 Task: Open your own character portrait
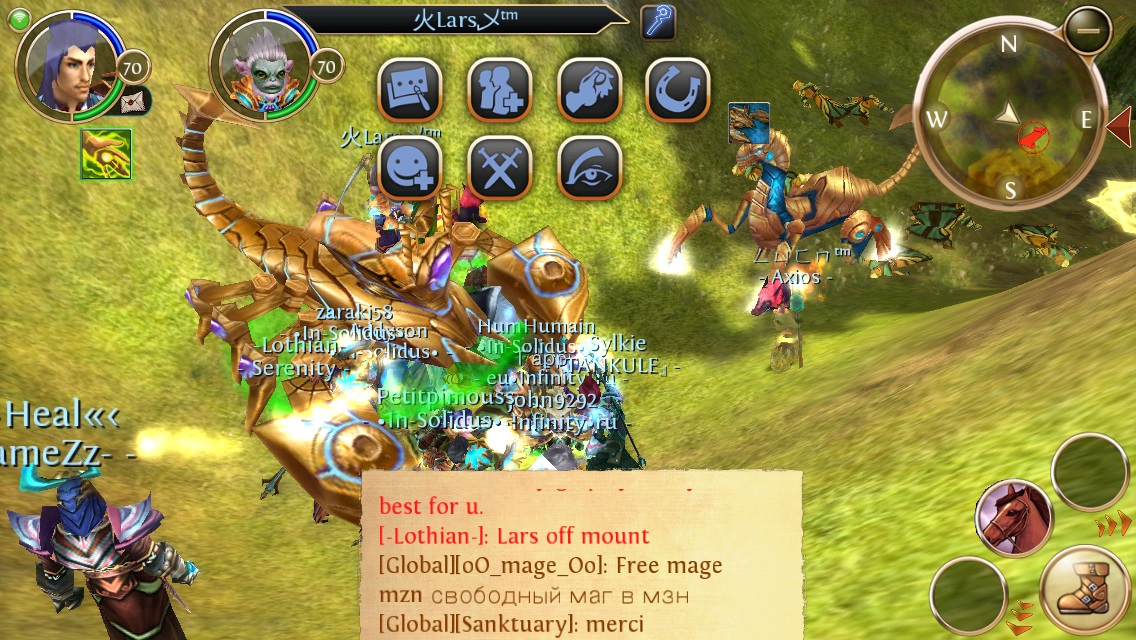(68, 65)
